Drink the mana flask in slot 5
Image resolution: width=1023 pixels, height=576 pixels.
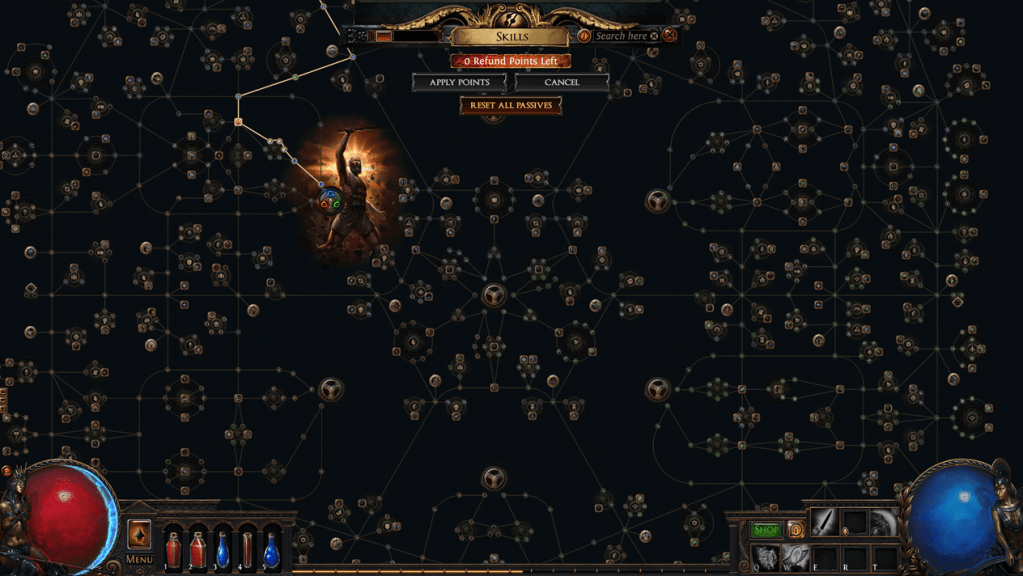[x=271, y=548]
